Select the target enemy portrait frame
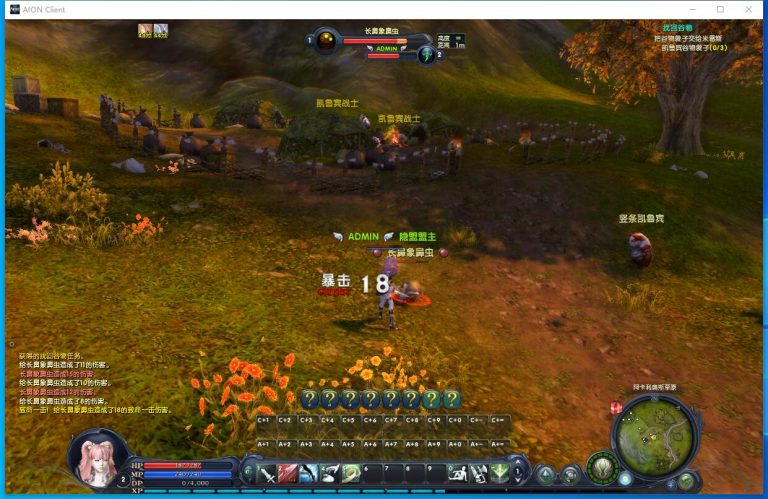Screen dimensions: 768x499 (325, 41)
